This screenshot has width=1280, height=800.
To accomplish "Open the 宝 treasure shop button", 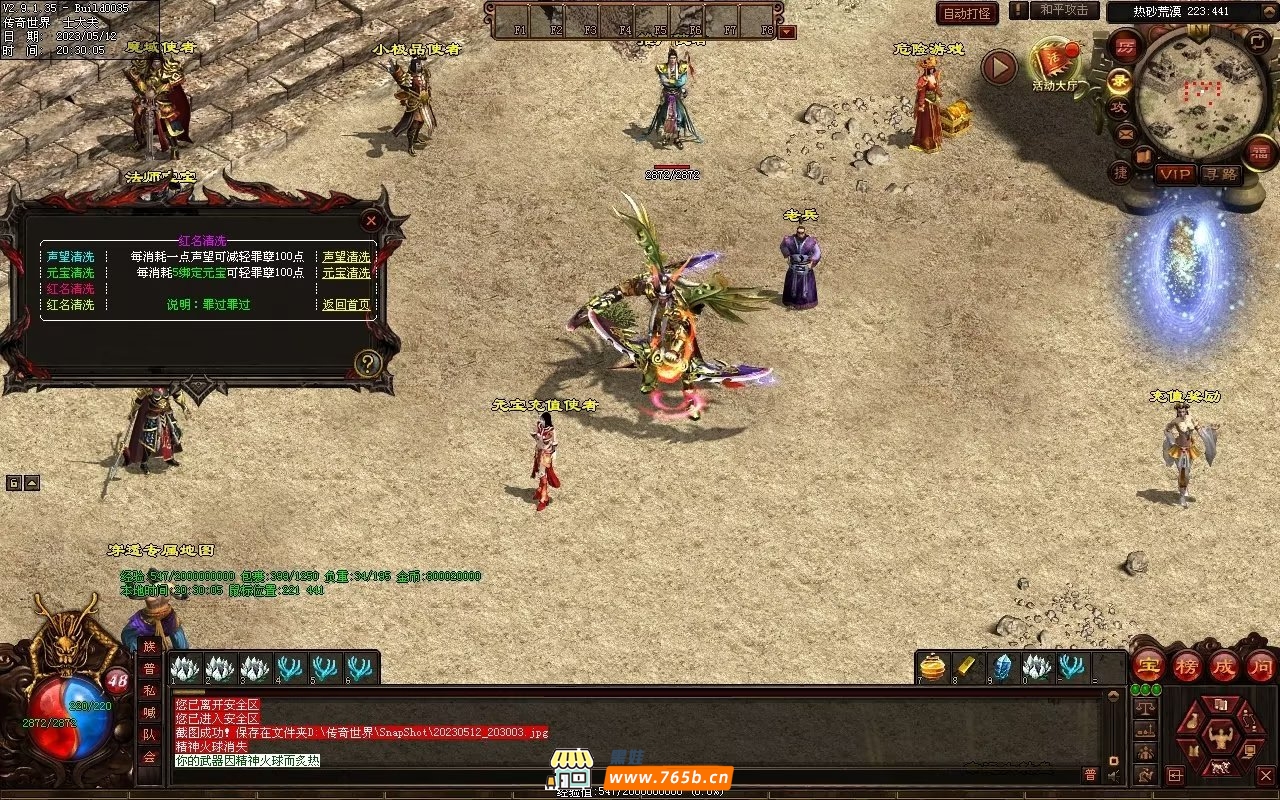I will pos(1149,666).
